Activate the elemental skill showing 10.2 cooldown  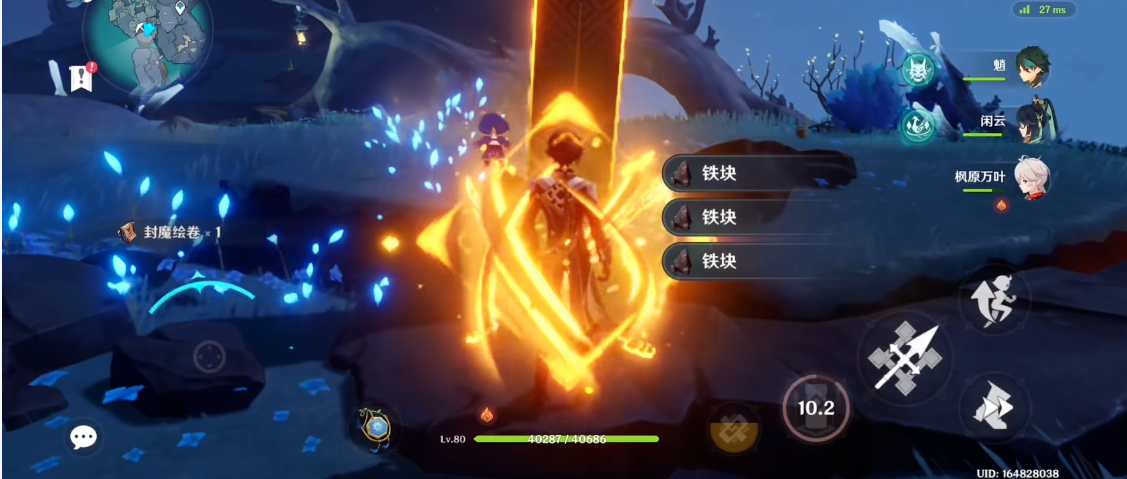pyautogui.click(x=815, y=408)
